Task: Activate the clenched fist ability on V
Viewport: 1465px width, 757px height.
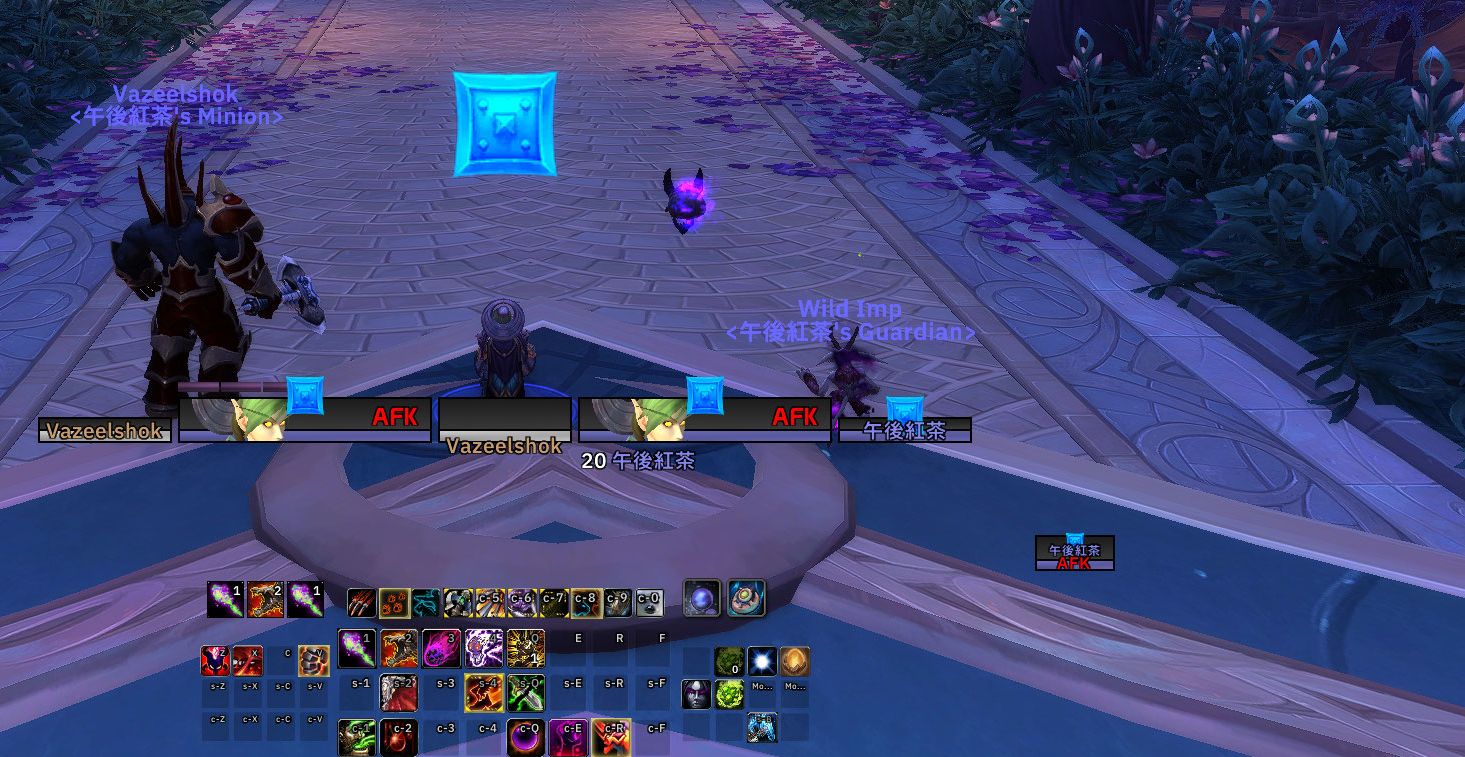Action: pos(313,661)
